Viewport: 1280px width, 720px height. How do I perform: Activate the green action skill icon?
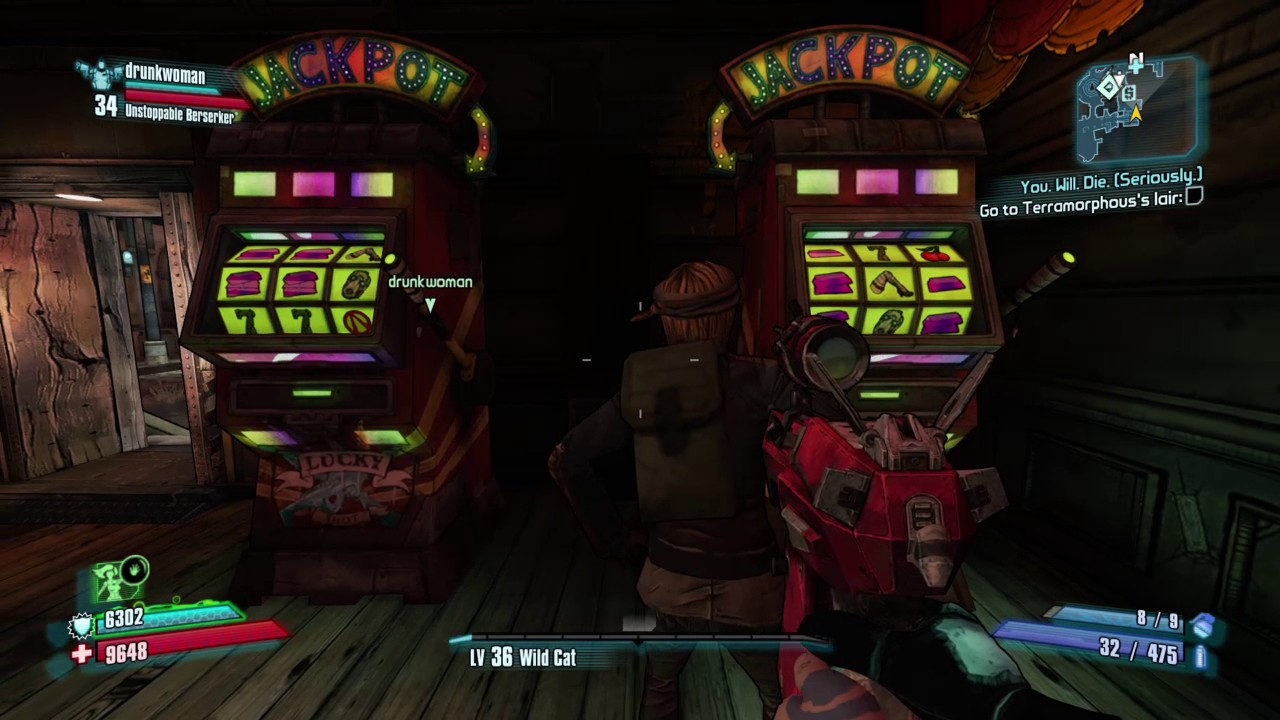pos(122,580)
